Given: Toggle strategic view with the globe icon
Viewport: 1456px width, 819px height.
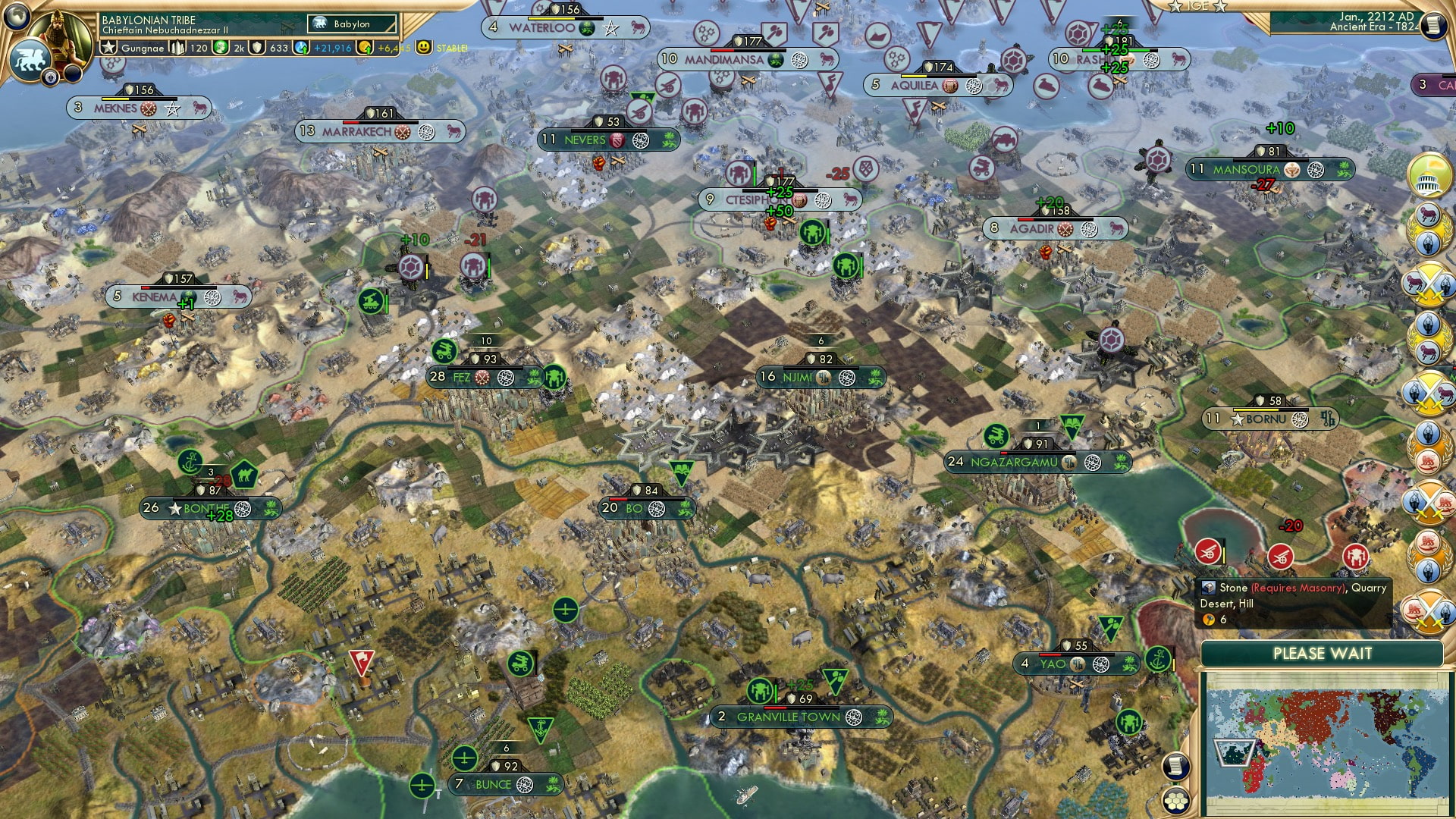Looking at the screenshot, I should 15,17.
